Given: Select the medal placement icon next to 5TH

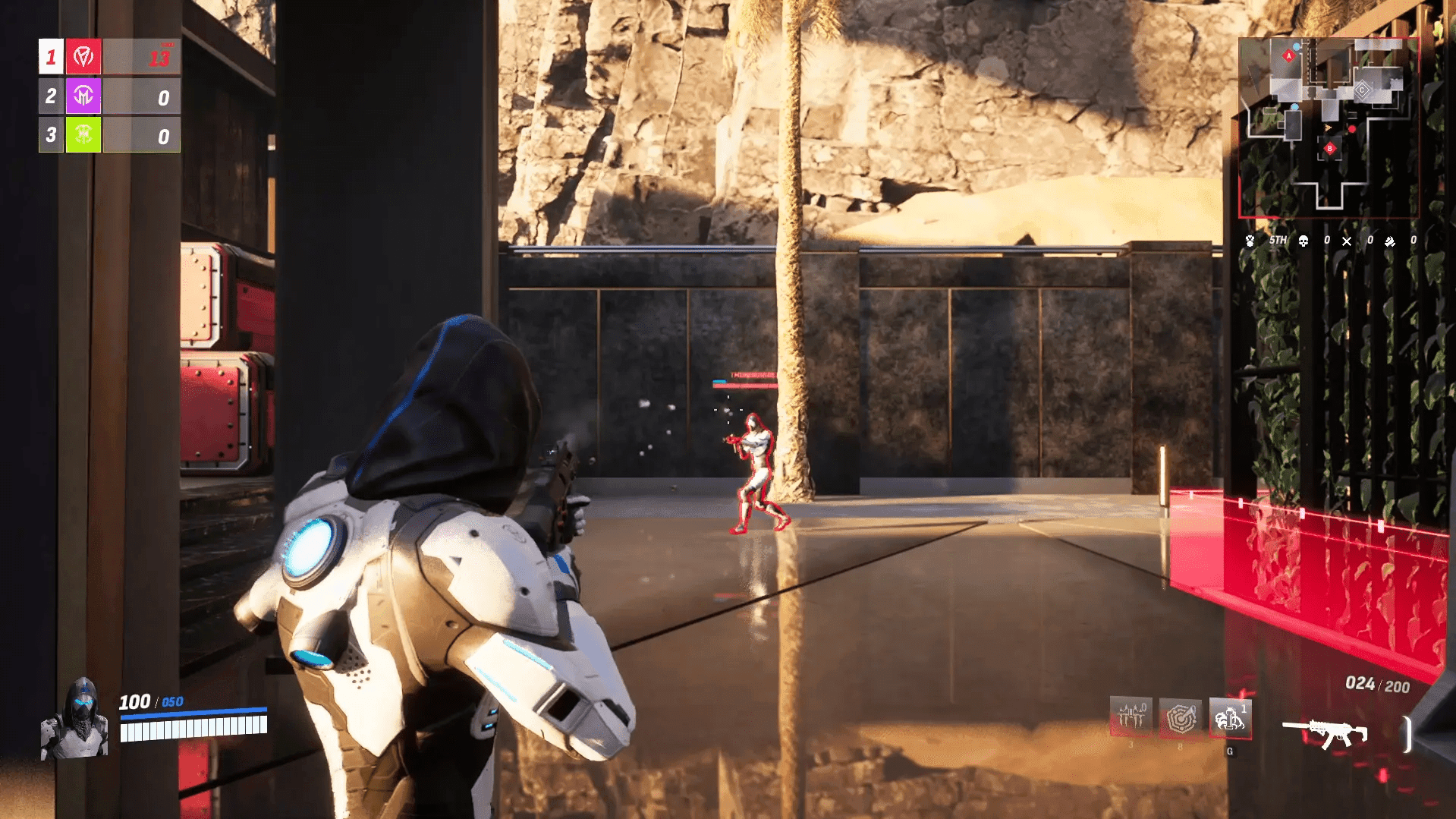Looking at the screenshot, I should (x=1249, y=241).
